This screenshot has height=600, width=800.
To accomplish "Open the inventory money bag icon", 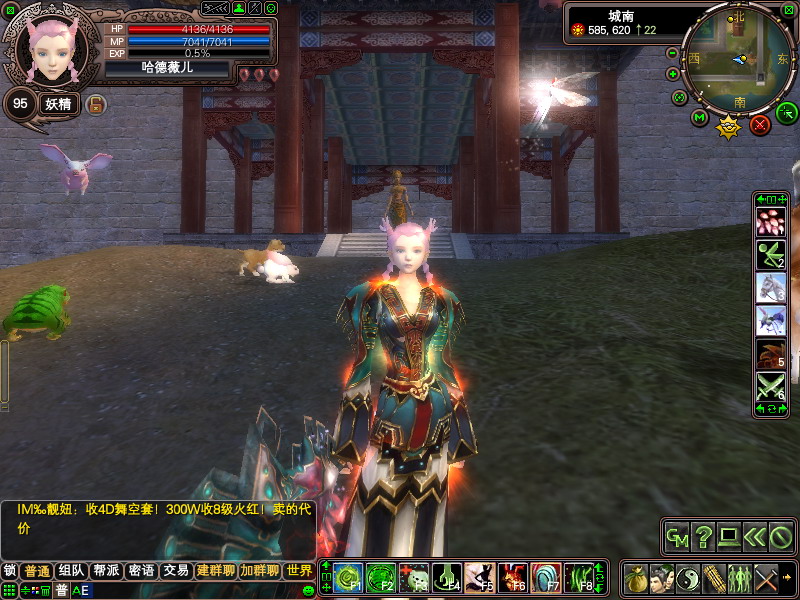I will (x=635, y=578).
